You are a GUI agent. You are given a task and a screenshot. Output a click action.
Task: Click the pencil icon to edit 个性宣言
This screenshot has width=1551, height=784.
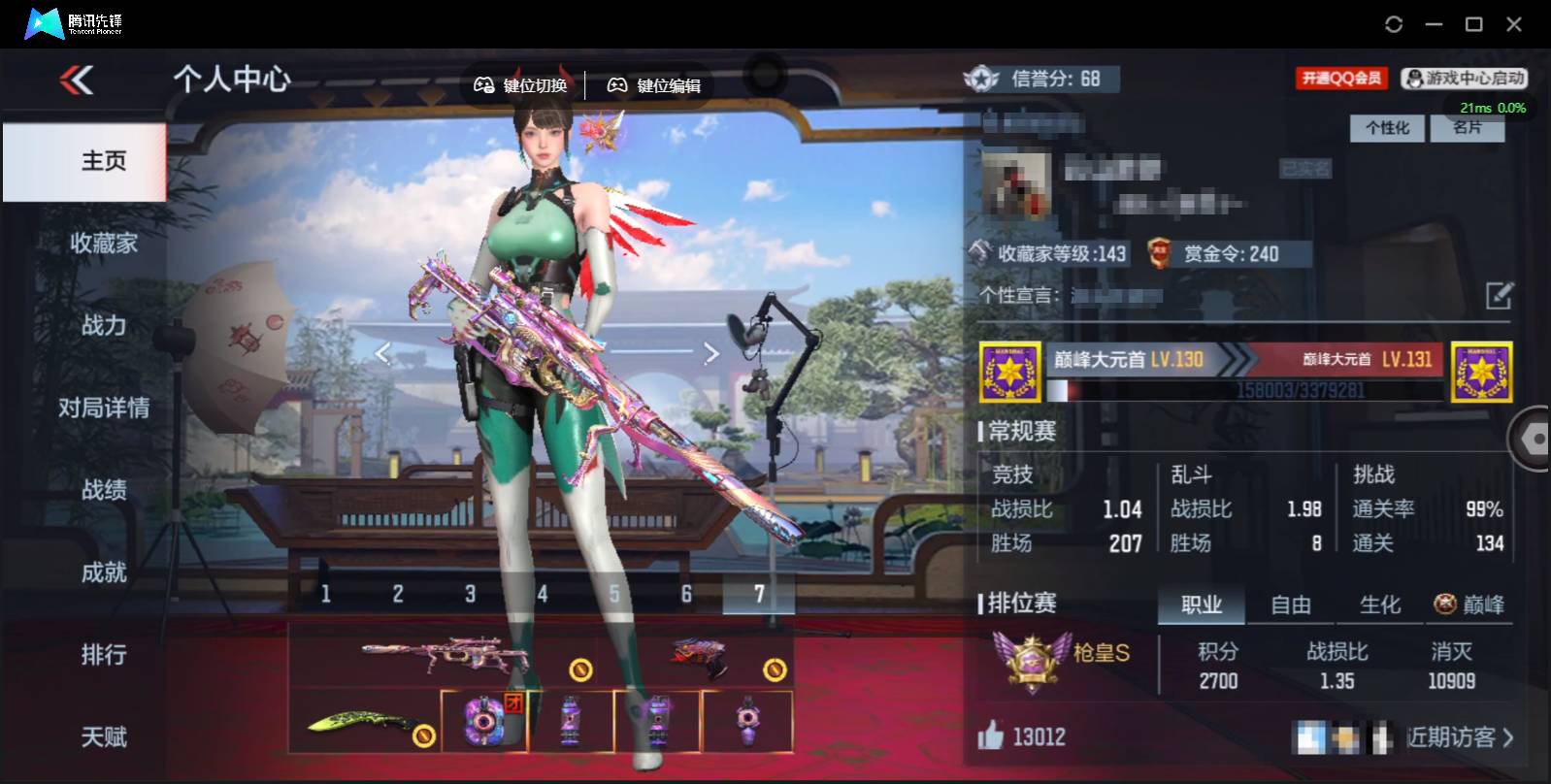point(1497,296)
